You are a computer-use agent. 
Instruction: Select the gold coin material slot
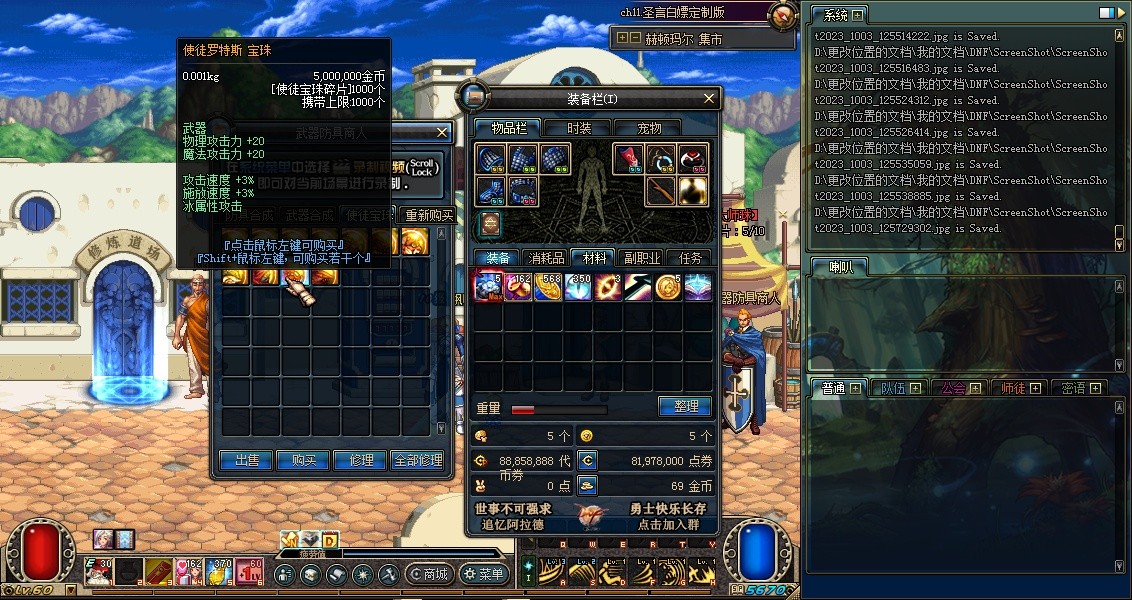coord(668,287)
